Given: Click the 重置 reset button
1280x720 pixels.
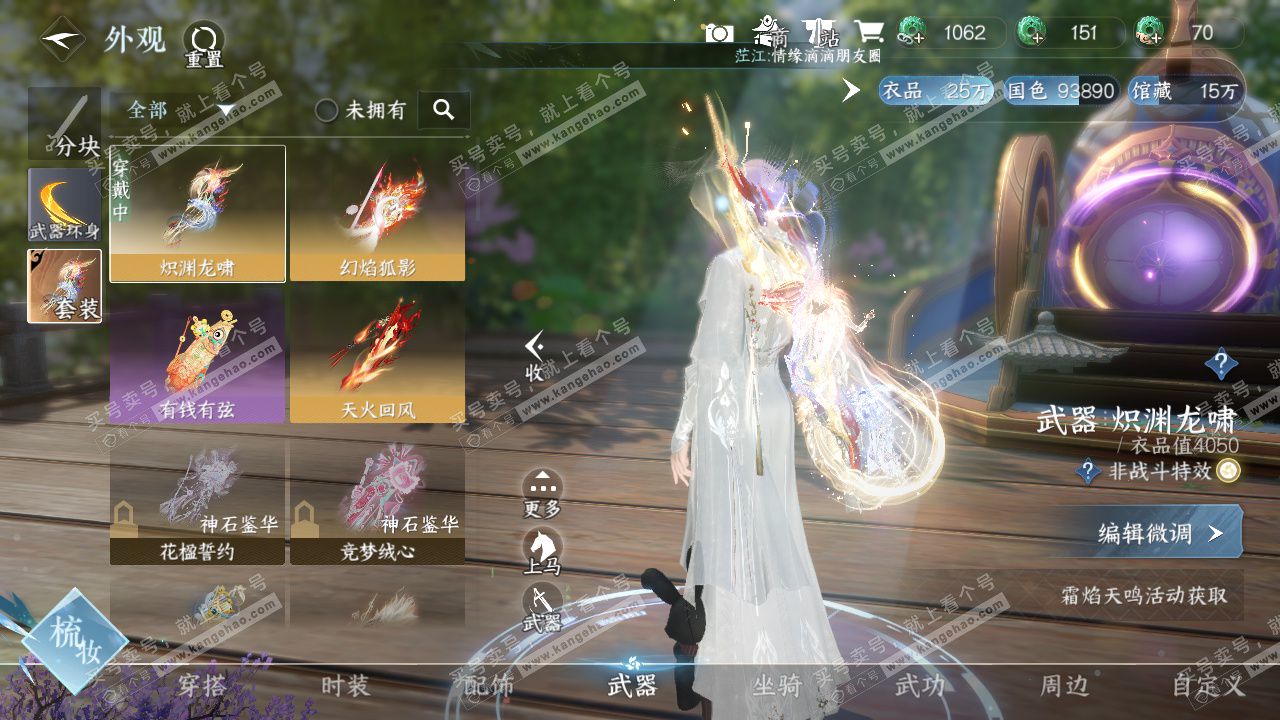Looking at the screenshot, I should tap(203, 45).
